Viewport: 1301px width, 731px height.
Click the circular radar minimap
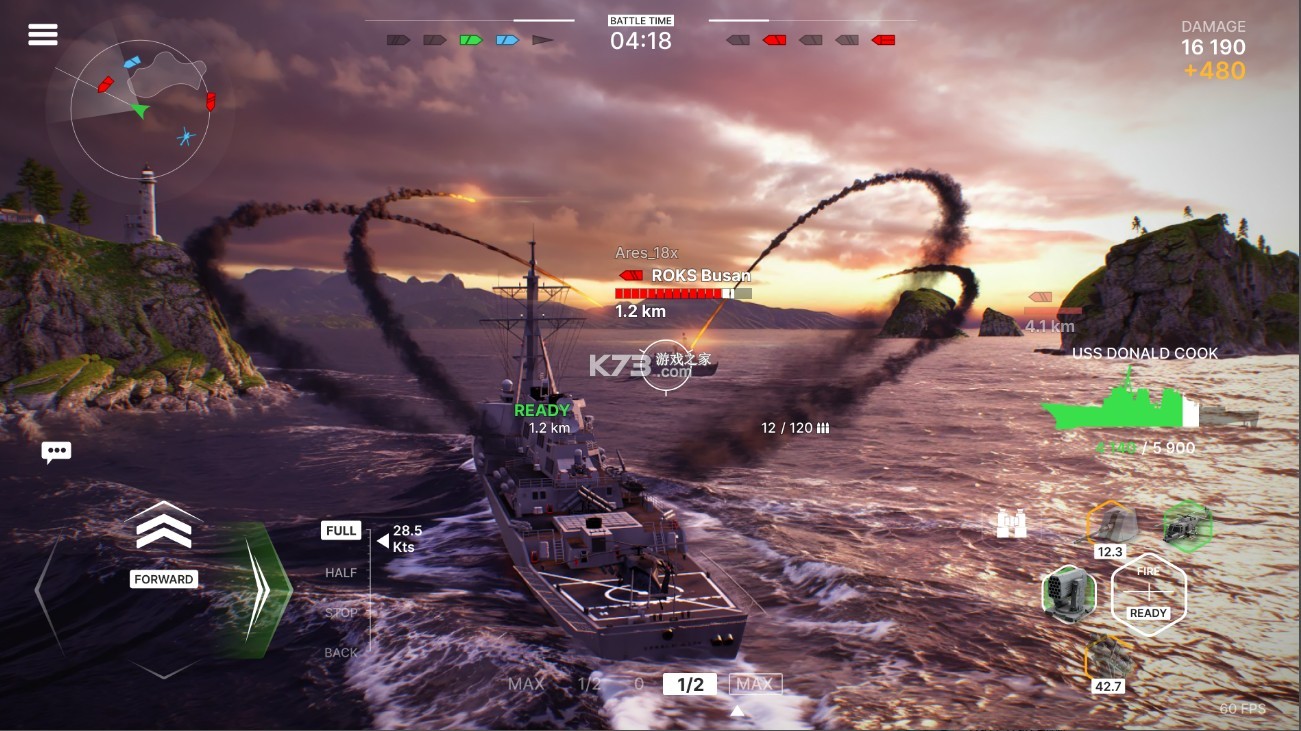click(140, 108)
